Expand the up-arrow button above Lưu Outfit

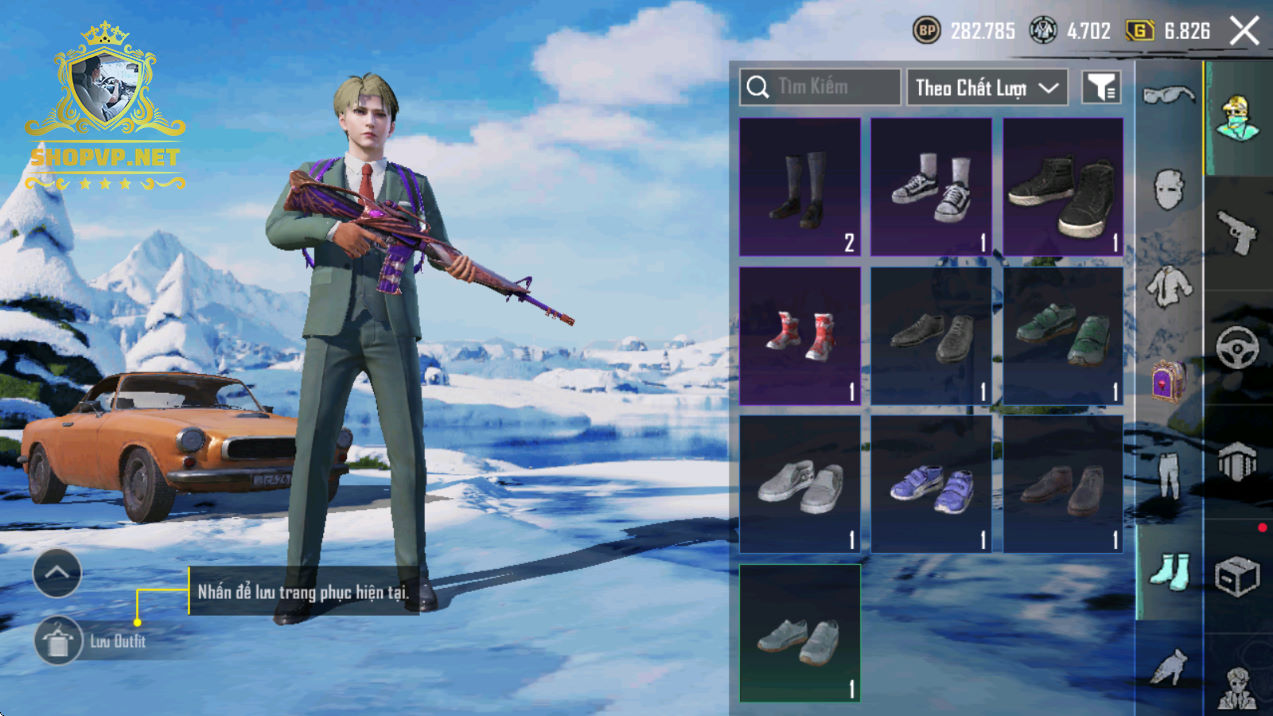click(x=57, y=573)
